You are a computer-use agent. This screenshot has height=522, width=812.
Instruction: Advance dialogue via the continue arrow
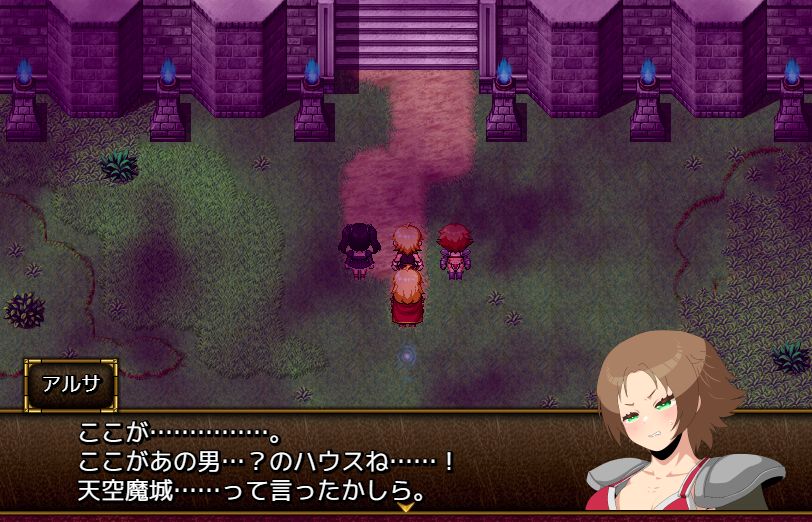406,508
